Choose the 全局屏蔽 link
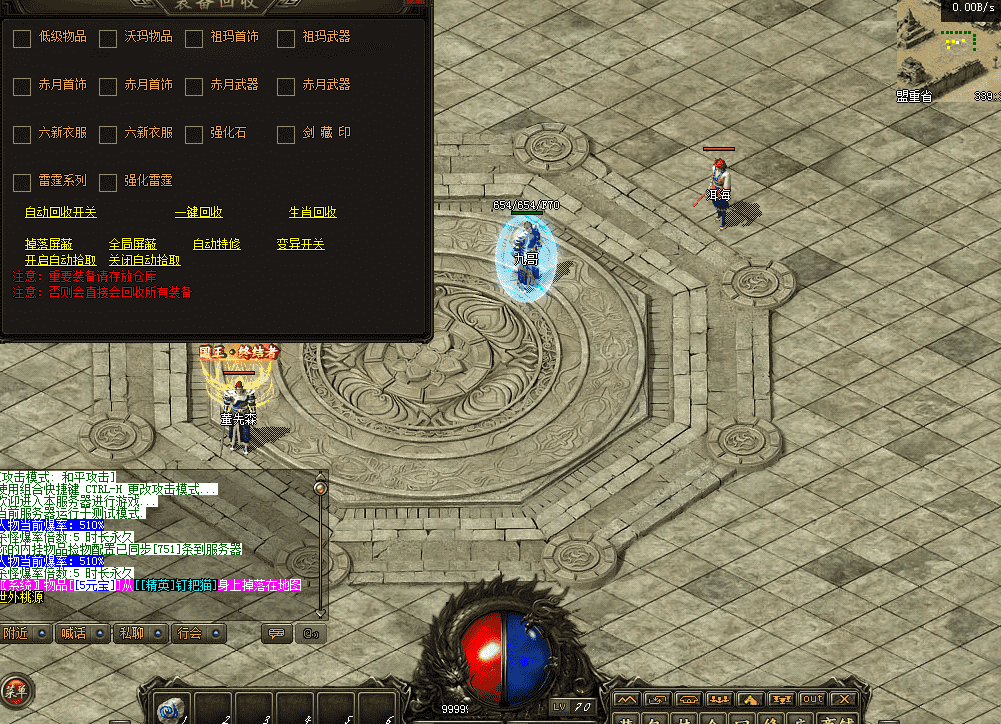1001x724 pixels. click(133, 244)
